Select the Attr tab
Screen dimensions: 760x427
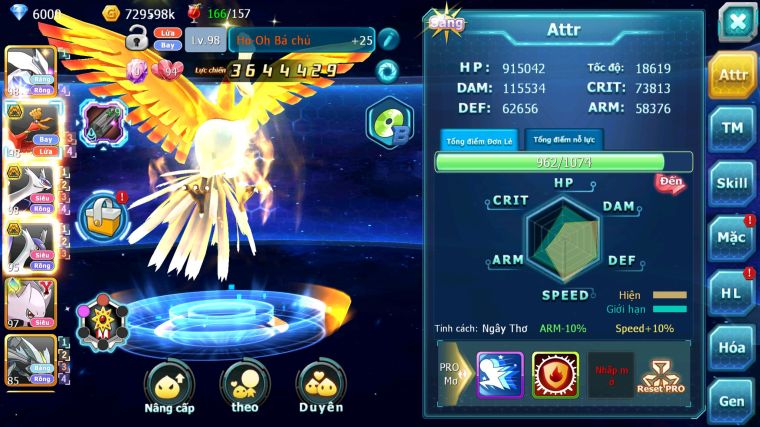pyautogui.click(x=732, y=75)
